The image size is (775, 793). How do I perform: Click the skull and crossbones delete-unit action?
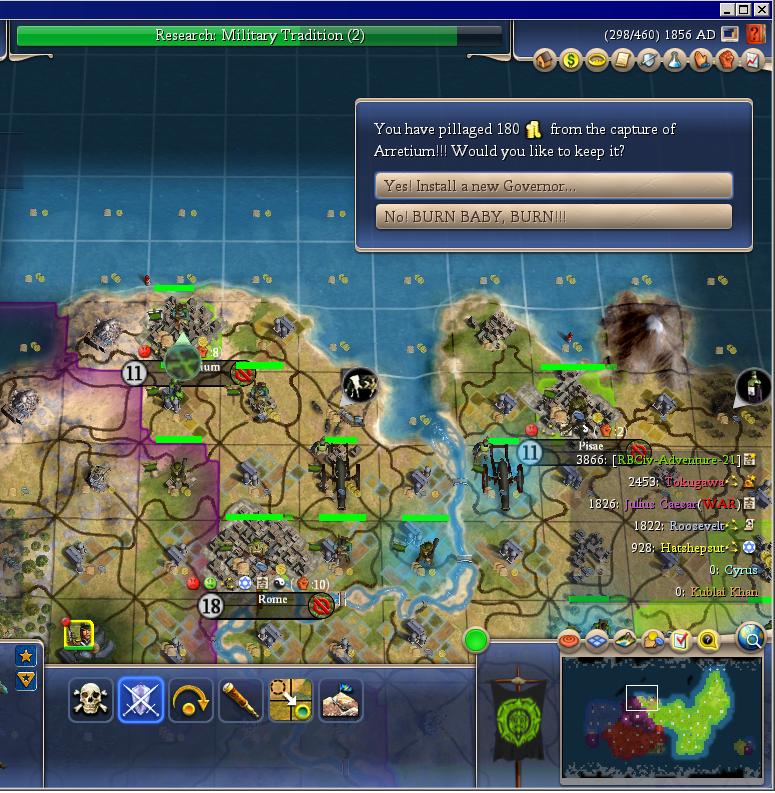click(x=91, y=700)
